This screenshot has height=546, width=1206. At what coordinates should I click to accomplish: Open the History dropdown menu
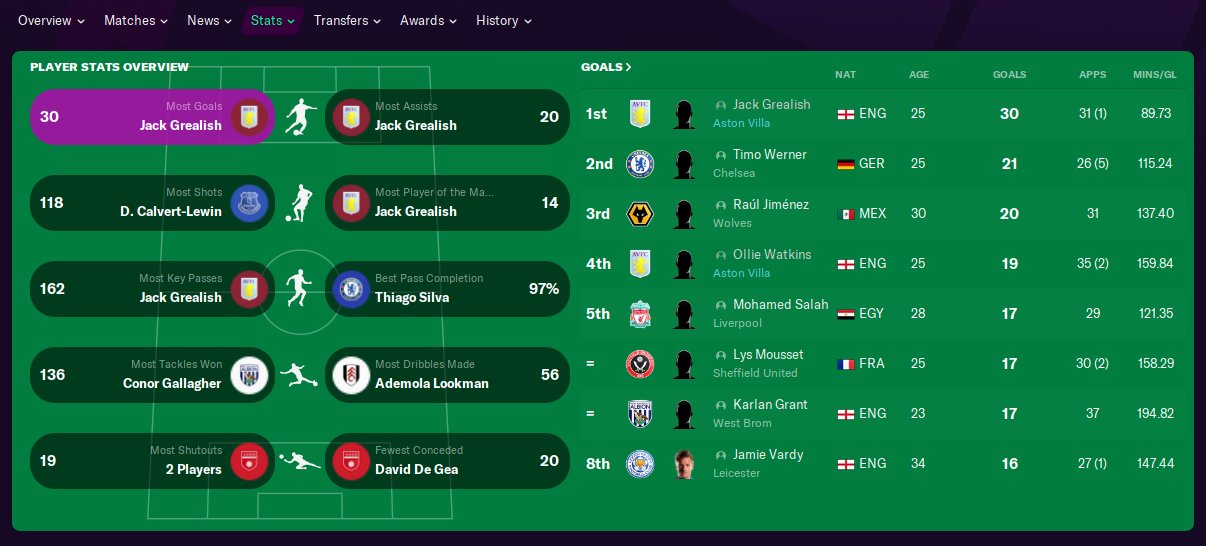tap(504, 20)
